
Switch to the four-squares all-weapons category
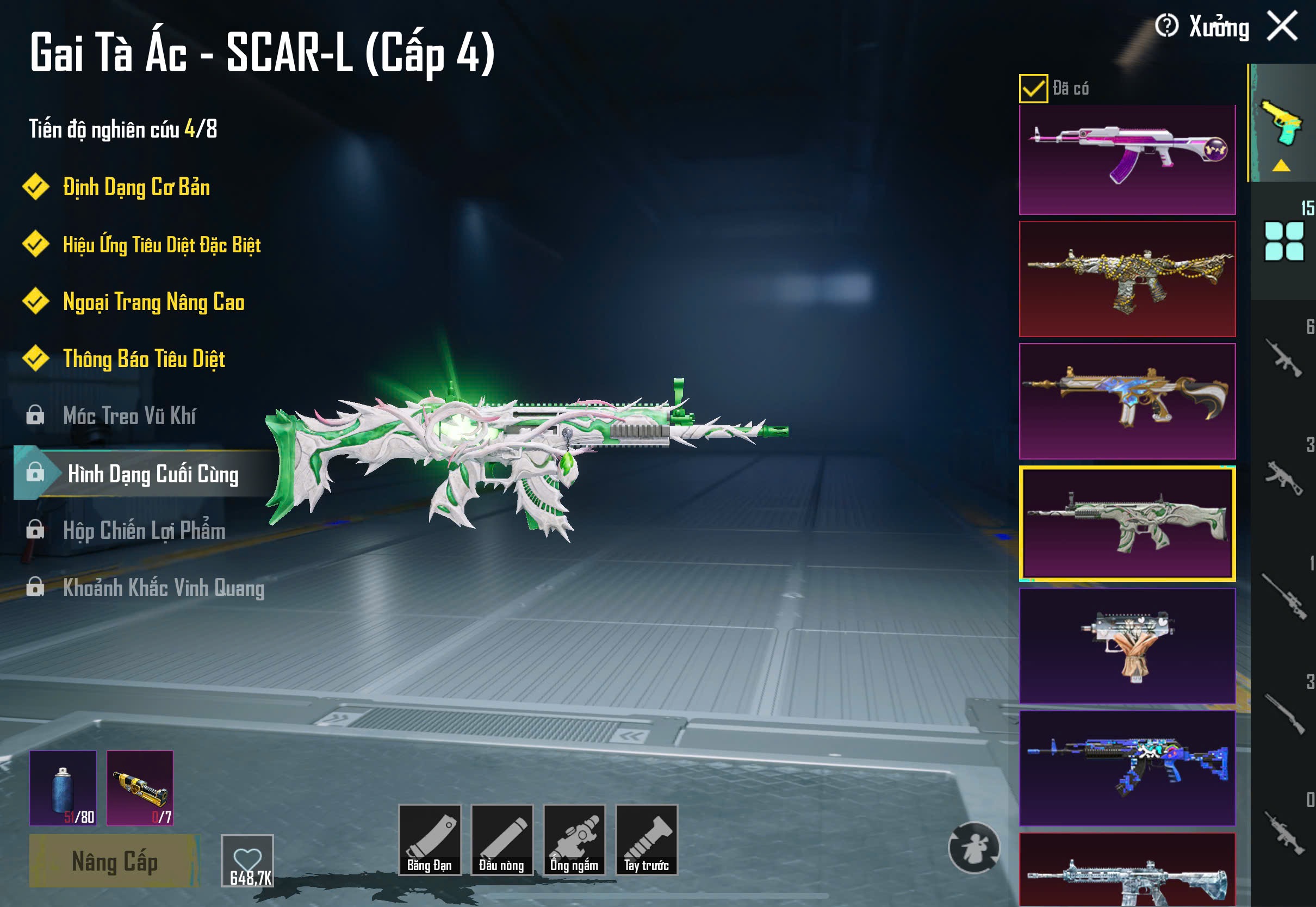click(1283, 241)
